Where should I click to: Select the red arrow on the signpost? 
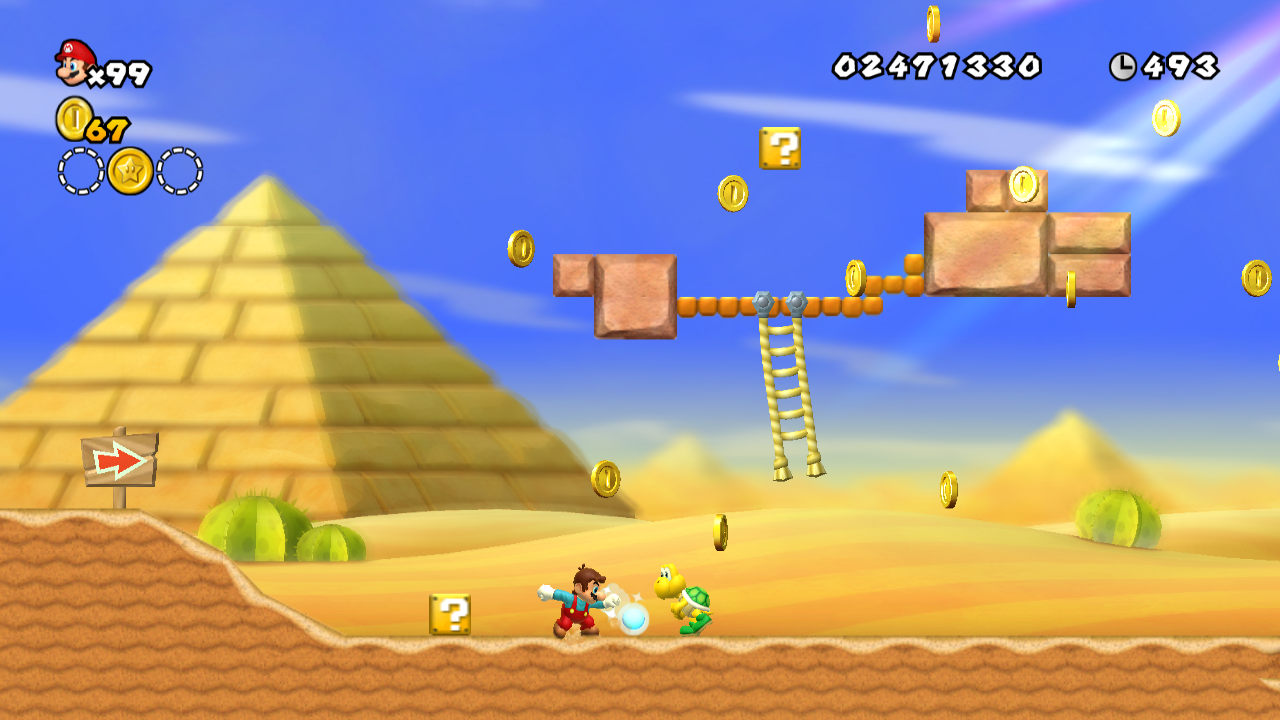coord(120,460)
